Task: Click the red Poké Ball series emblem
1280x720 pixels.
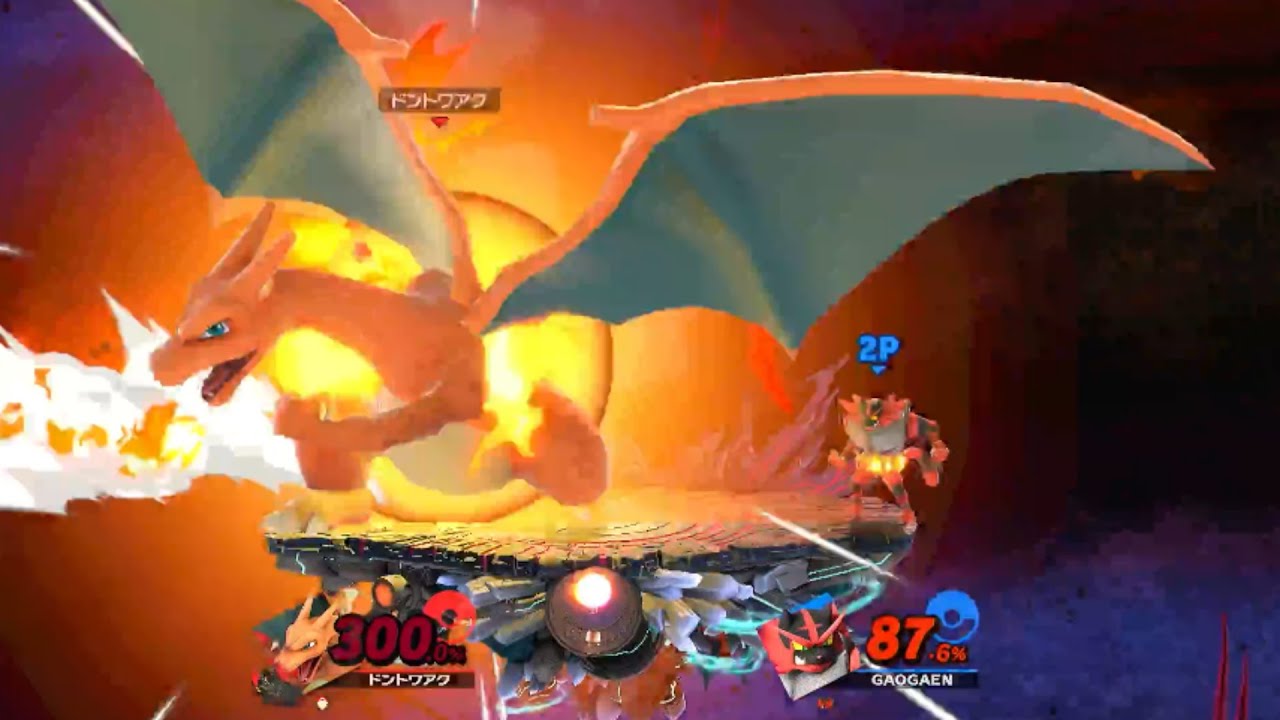Action: pos(450,614)
